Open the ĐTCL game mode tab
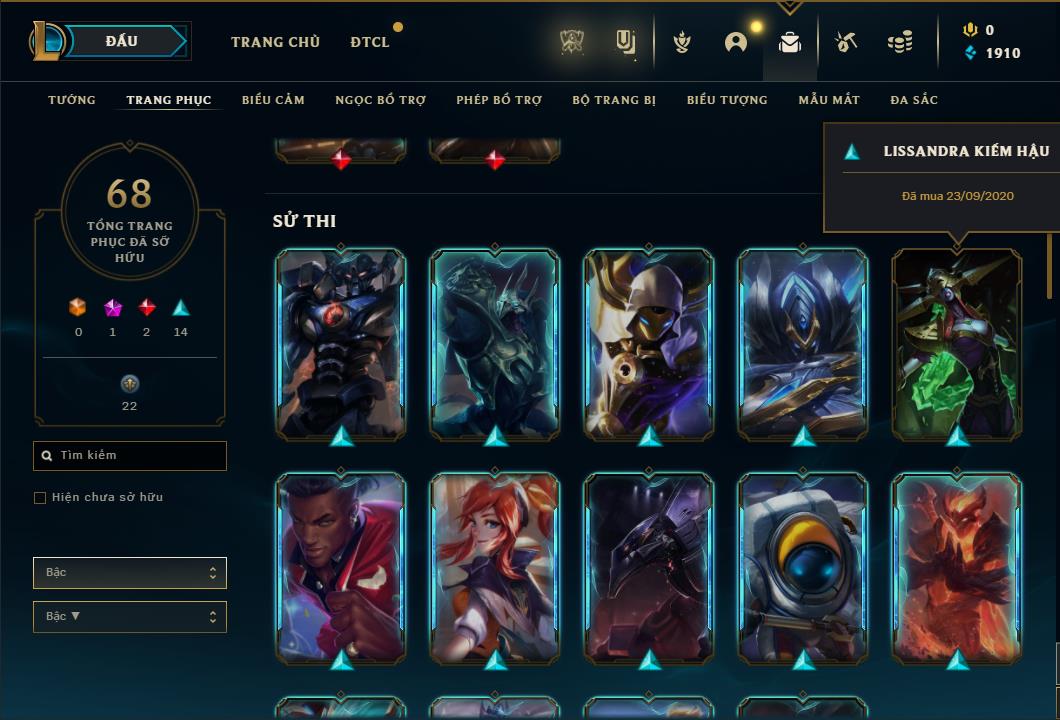 370,42
